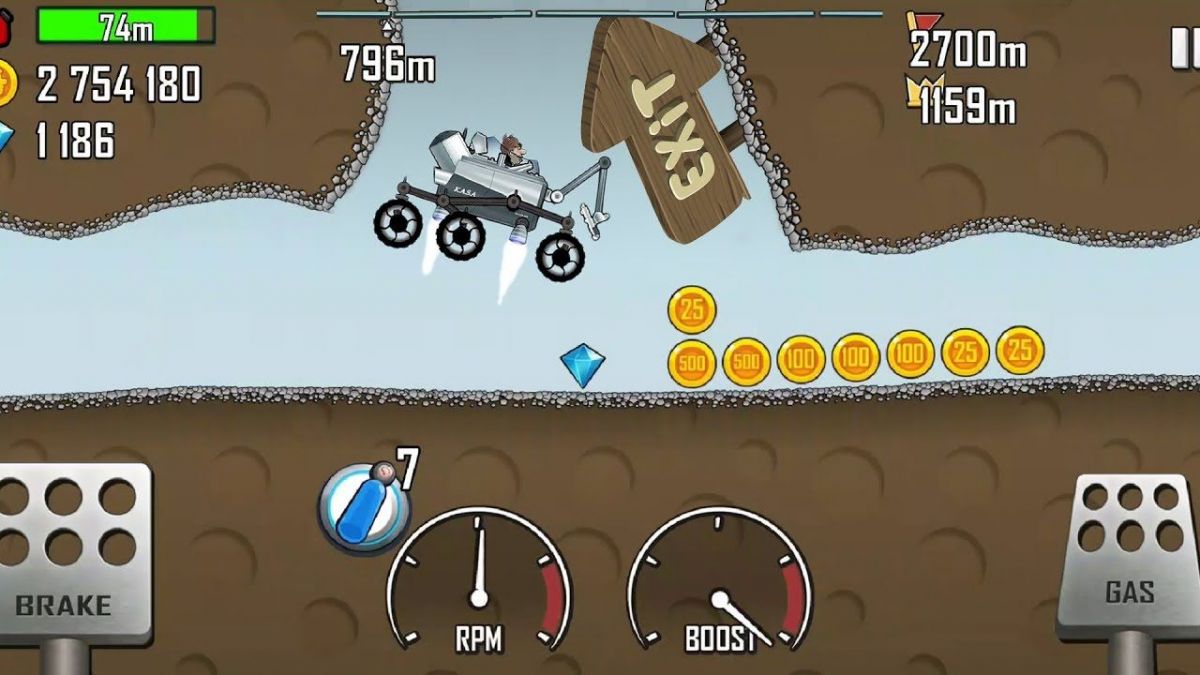Use the blue fuel canister boost
Image resolution: width=1200 pixels, height=675 pixels.
tap(363, 507)
